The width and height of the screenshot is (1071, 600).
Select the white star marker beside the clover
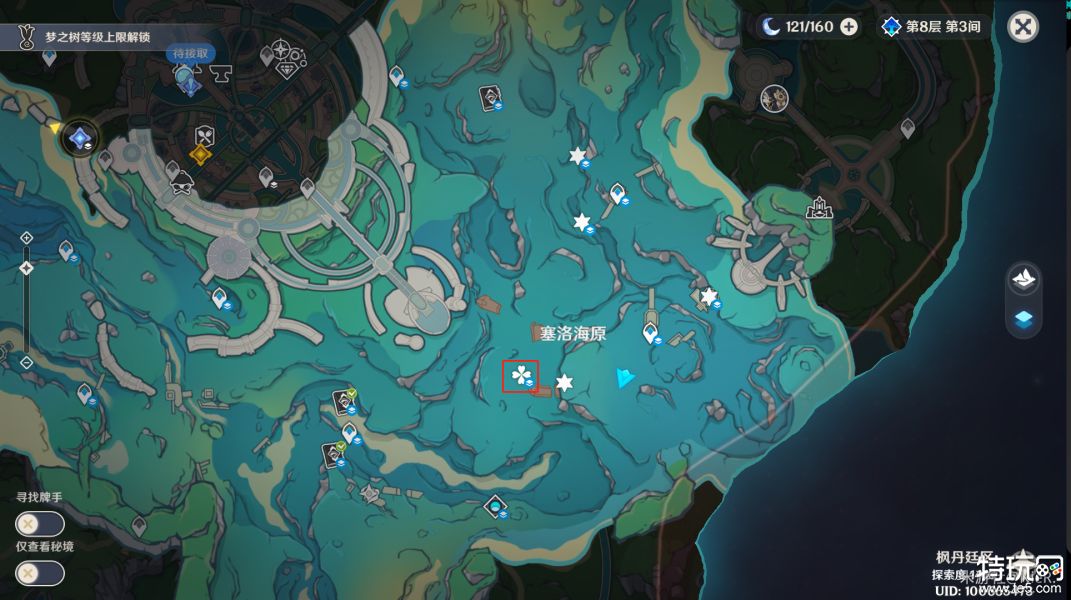point(564,382)
